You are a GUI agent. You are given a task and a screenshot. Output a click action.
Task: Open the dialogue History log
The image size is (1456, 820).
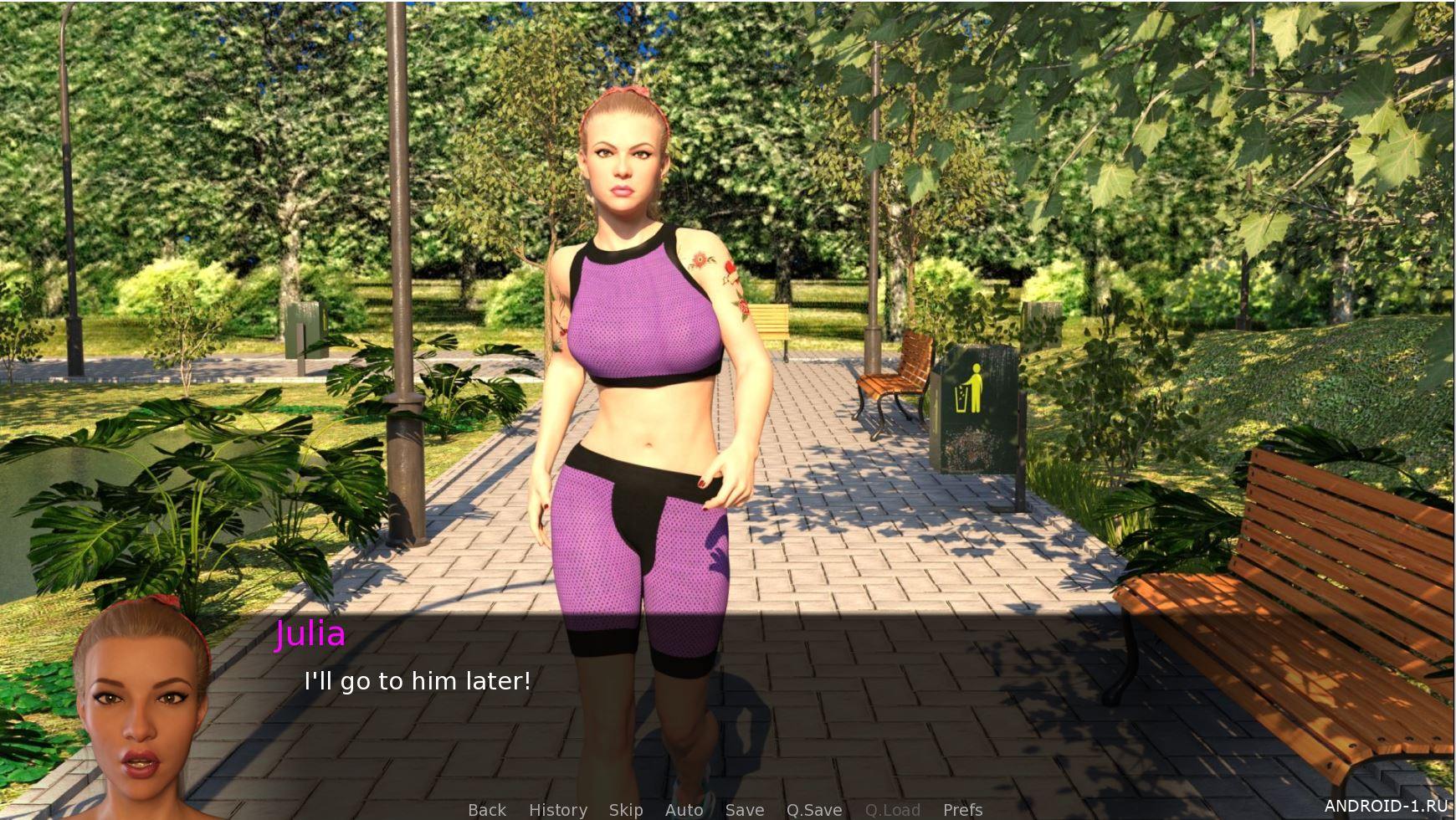557,809
